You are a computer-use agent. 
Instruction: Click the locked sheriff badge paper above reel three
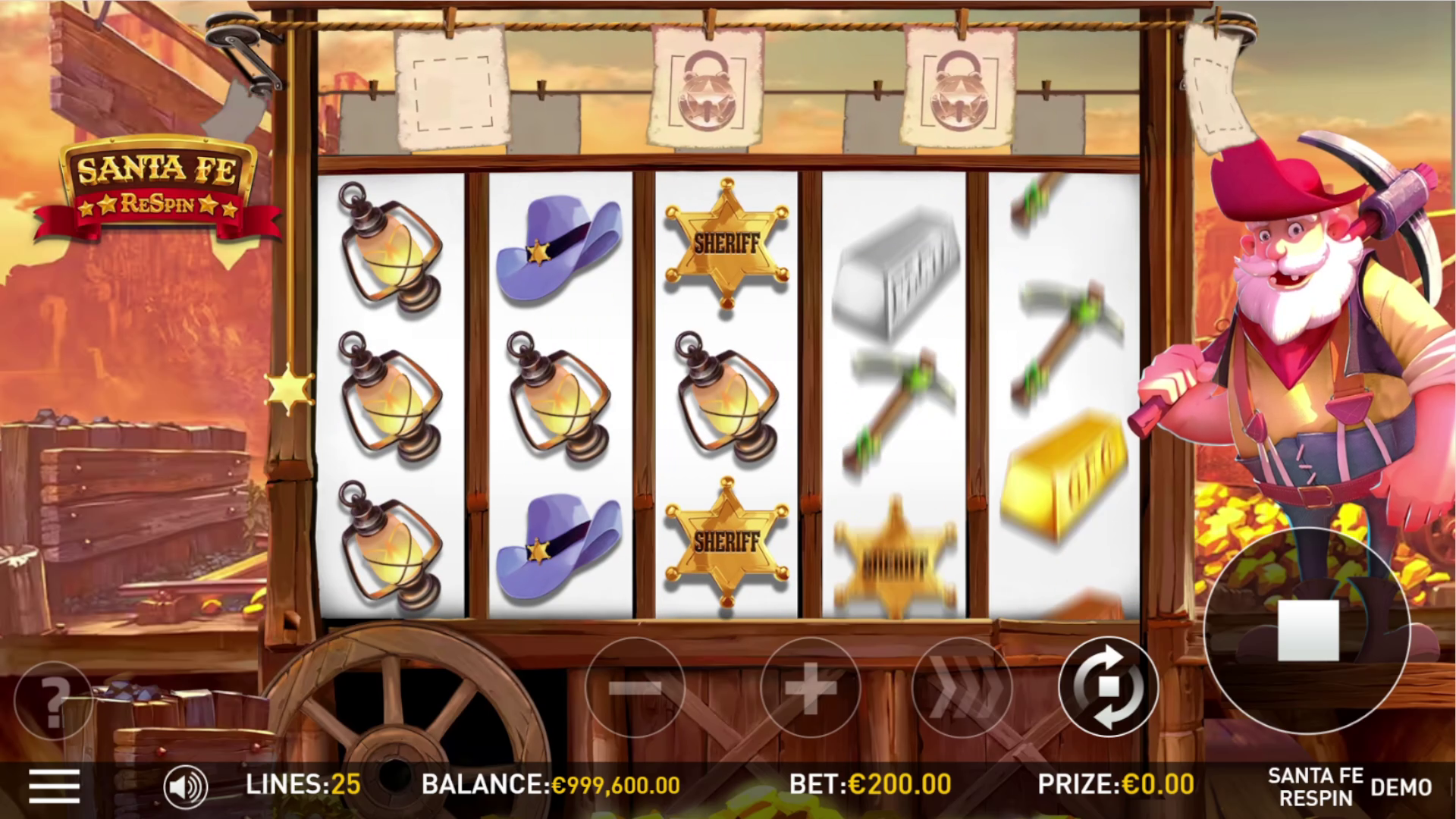708,87
